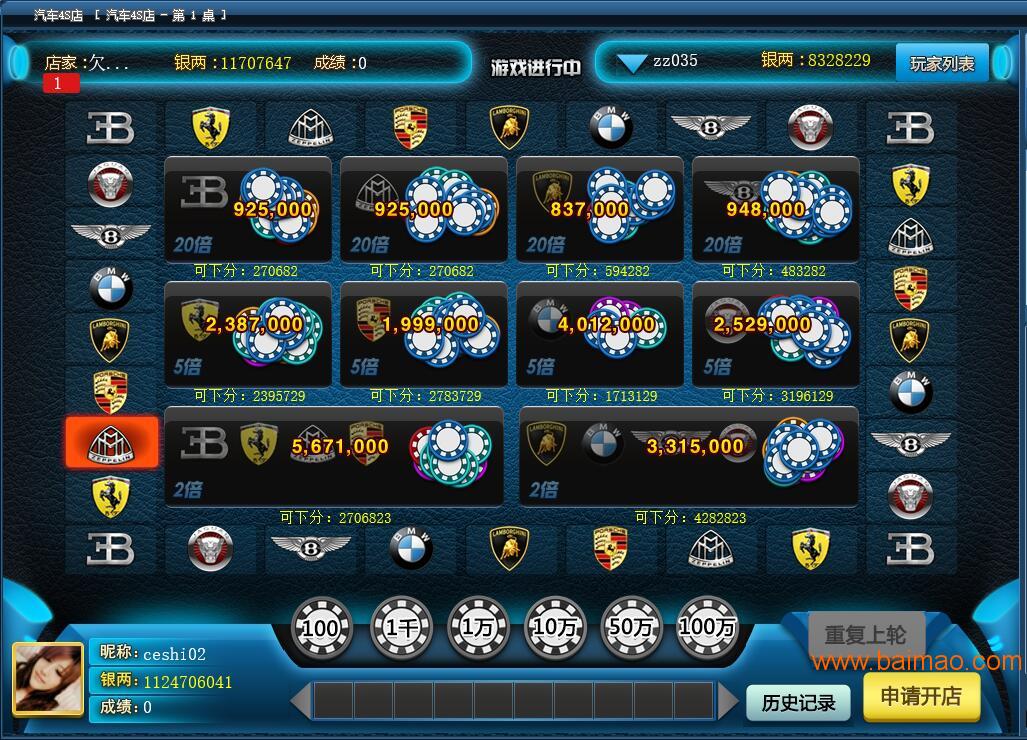Choose the 50万 chip
1027x740 pixels.
pos(631,628)
